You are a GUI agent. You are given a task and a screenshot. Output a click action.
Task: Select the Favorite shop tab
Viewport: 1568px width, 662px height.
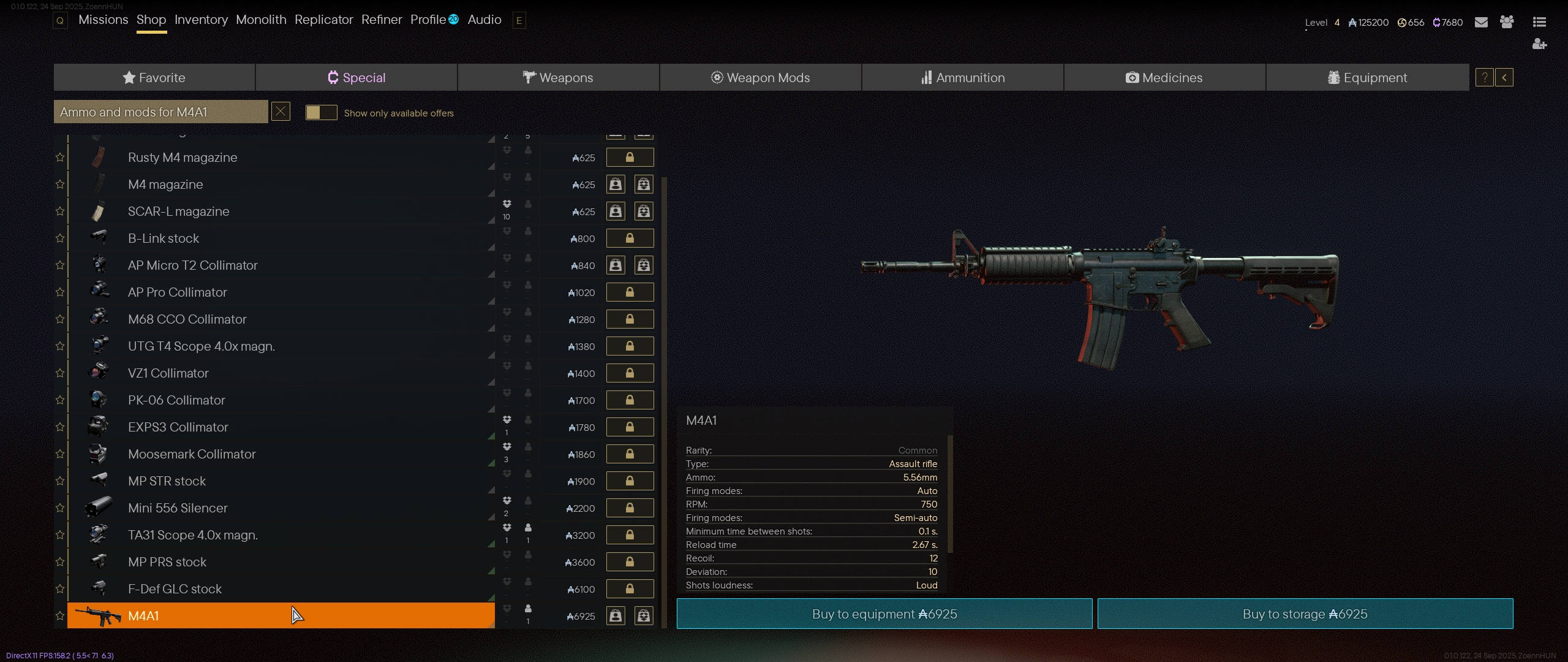[154, 78]
